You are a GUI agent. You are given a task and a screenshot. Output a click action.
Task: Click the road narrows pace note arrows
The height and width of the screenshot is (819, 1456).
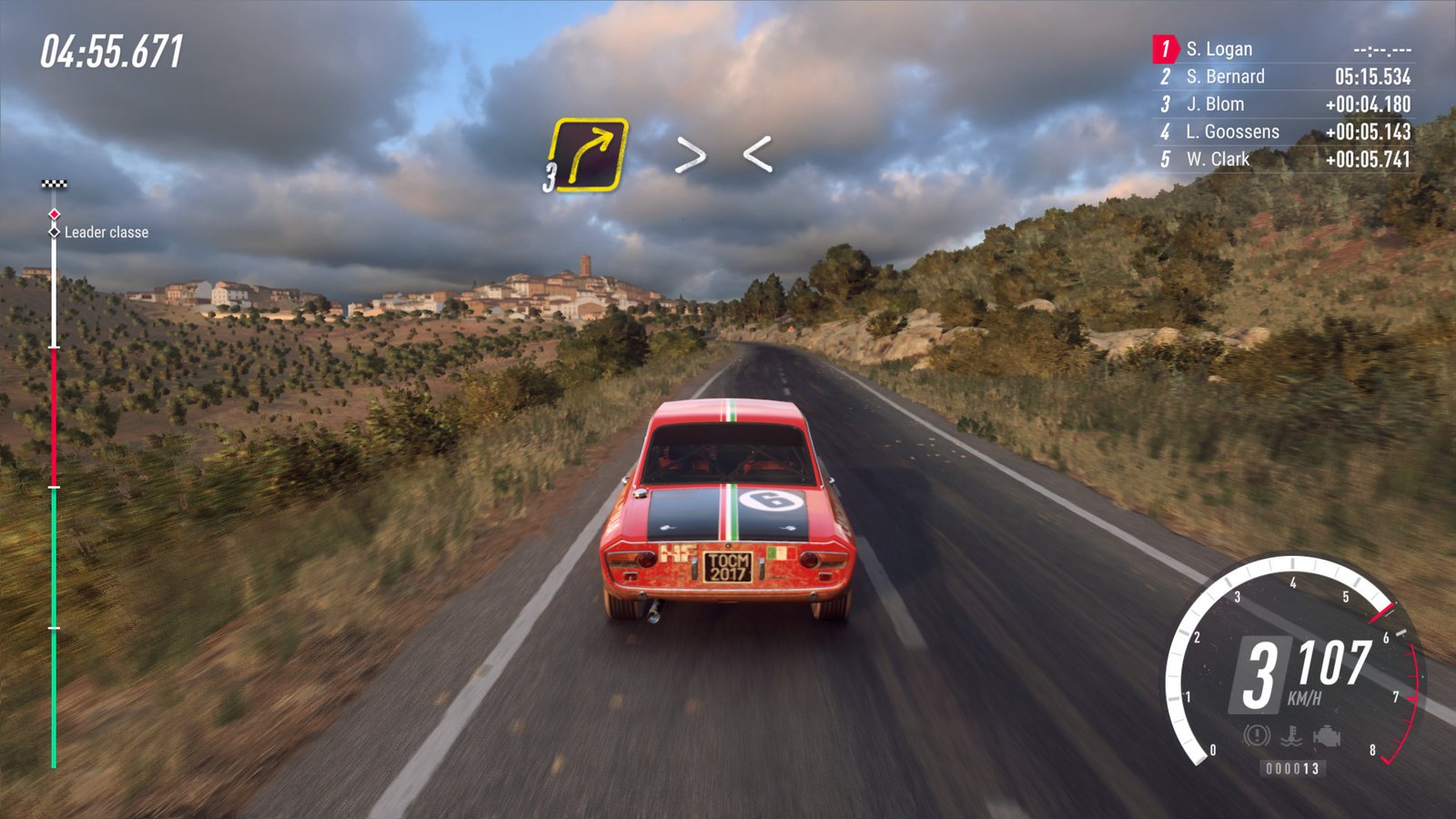click(x=723, y=155)
